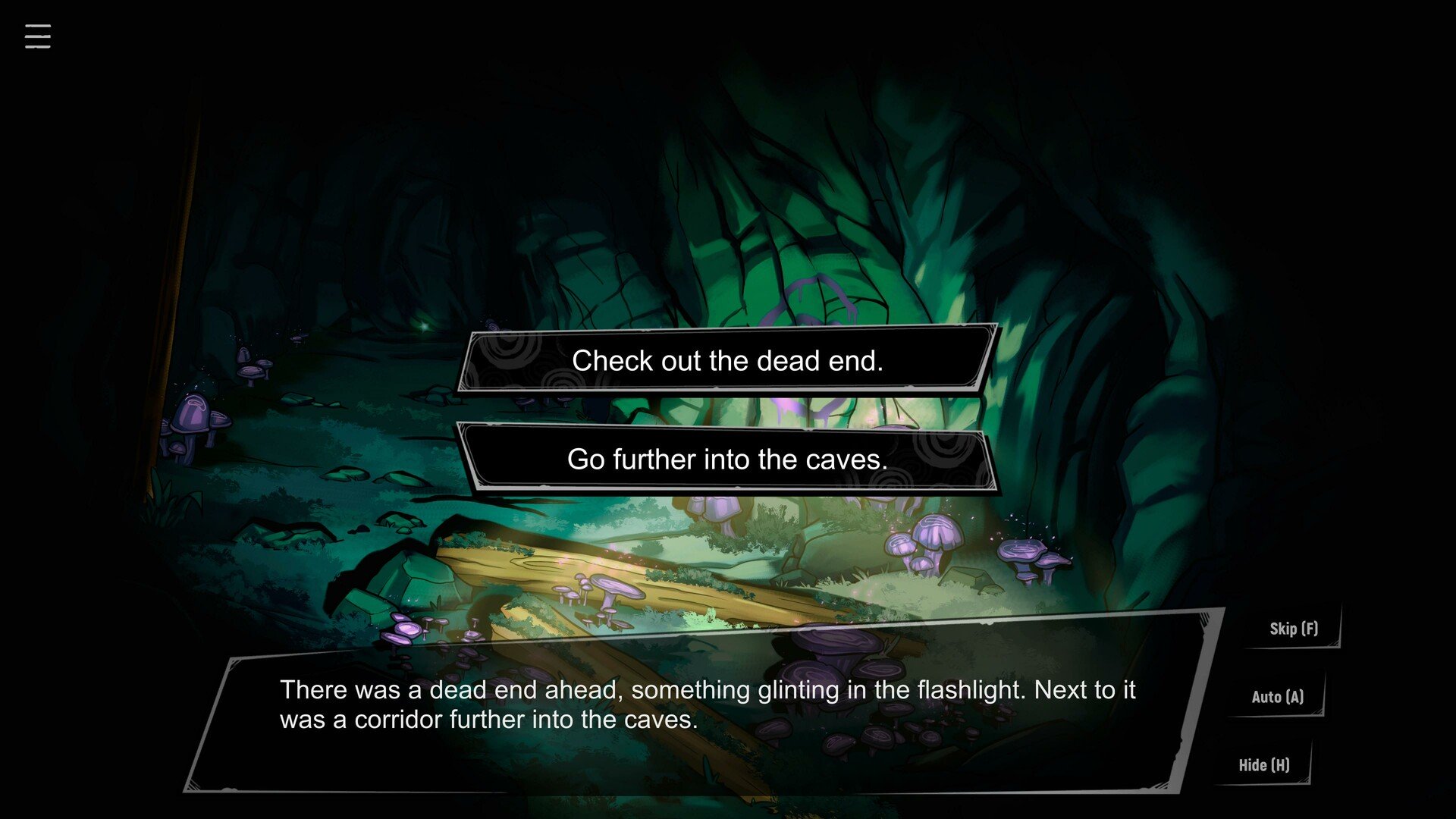The width and height of the screenshot is (1456, 819).
Task: Select "Go further into the caves."
Action: pos(727,459)
